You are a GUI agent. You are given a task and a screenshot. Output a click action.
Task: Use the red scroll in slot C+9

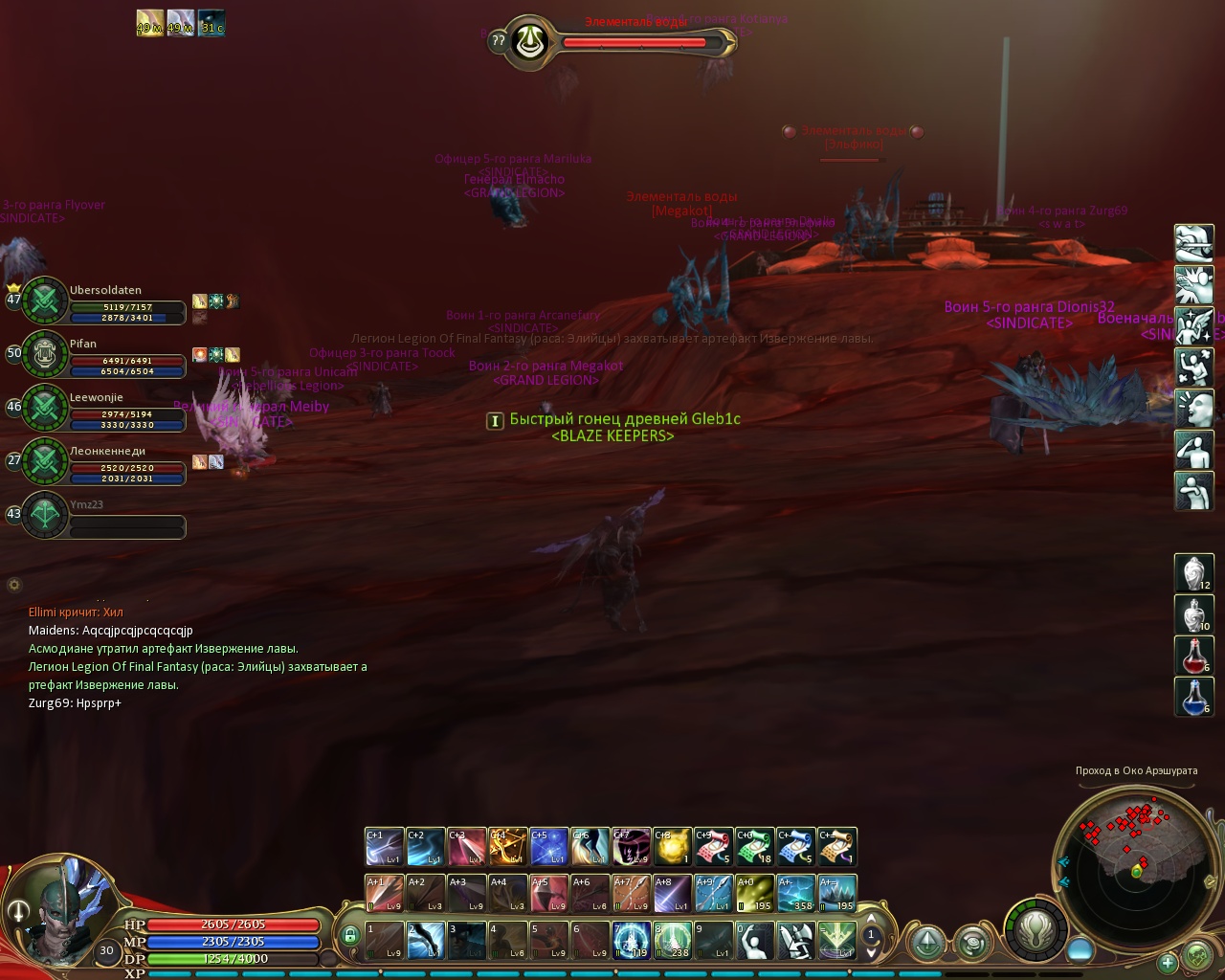pos(713,846)
